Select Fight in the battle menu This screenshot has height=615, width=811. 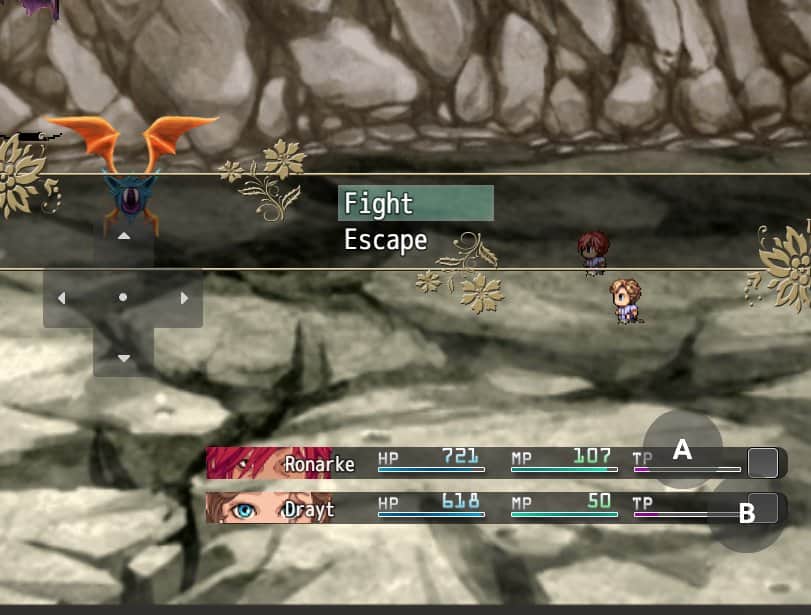(415, 203)
